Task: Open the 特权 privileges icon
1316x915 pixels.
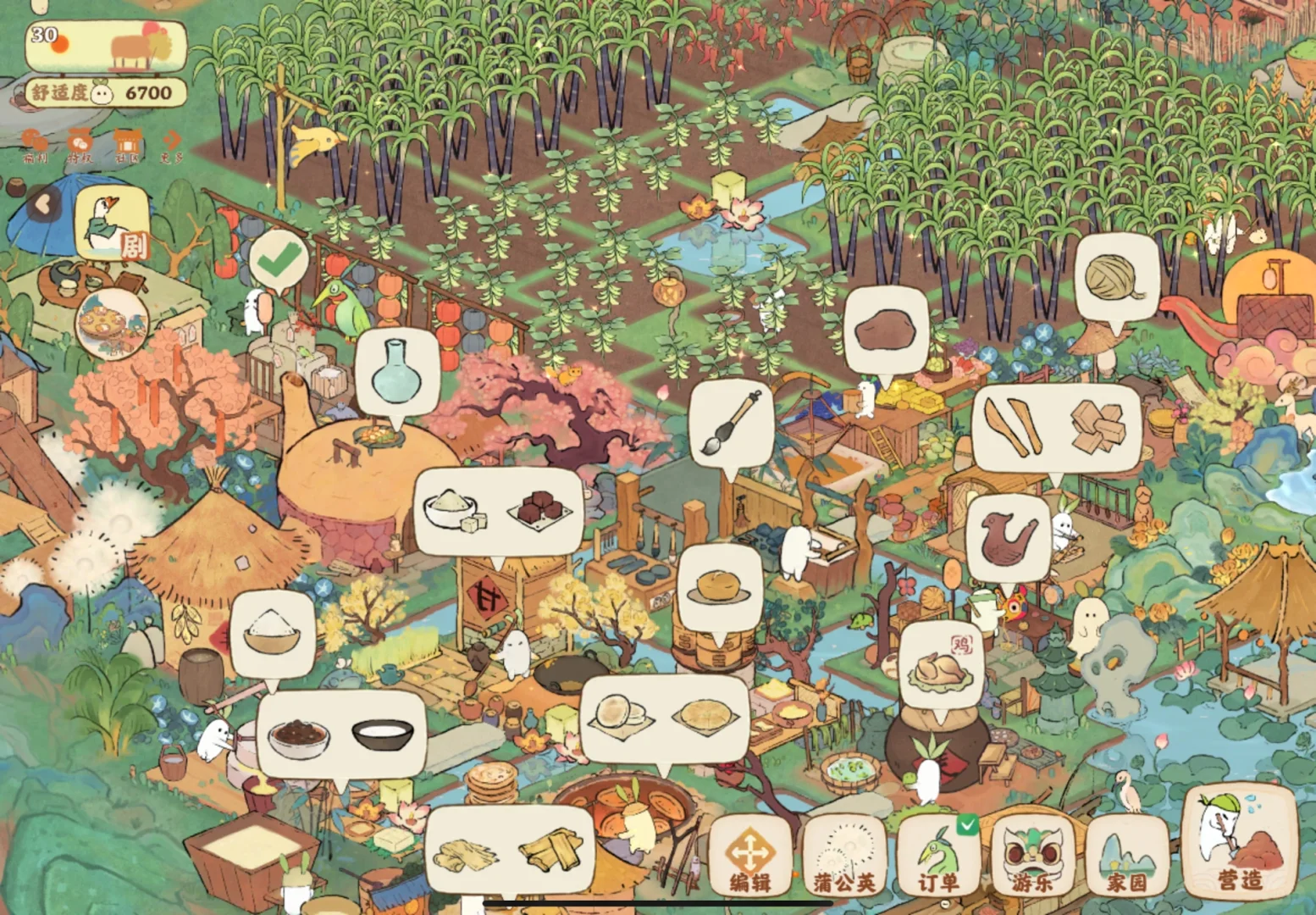Action: [x=80, y=146]
